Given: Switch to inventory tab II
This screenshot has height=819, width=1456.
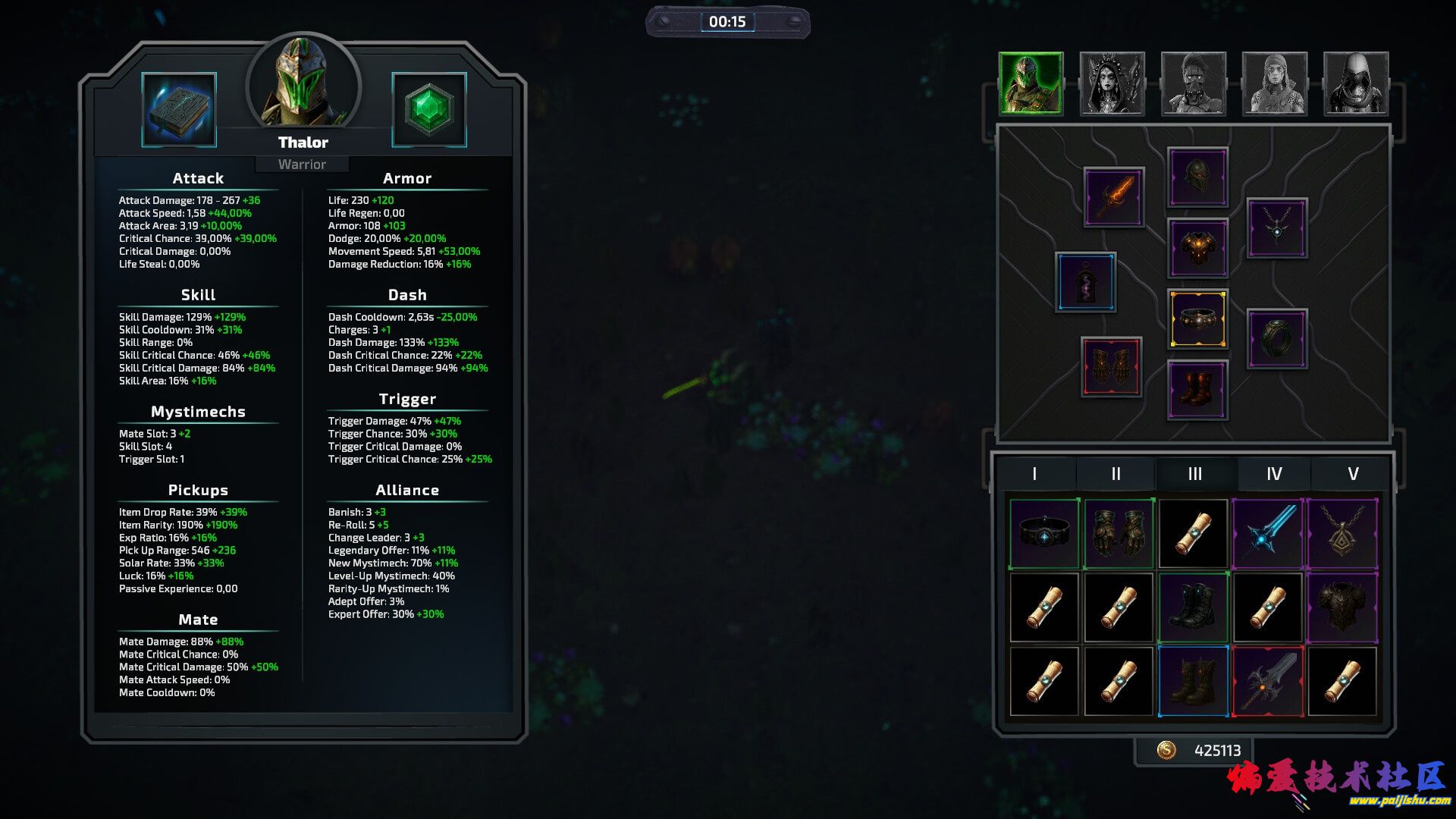Looking at the screenshot, I should click(x=1116, y=474).
